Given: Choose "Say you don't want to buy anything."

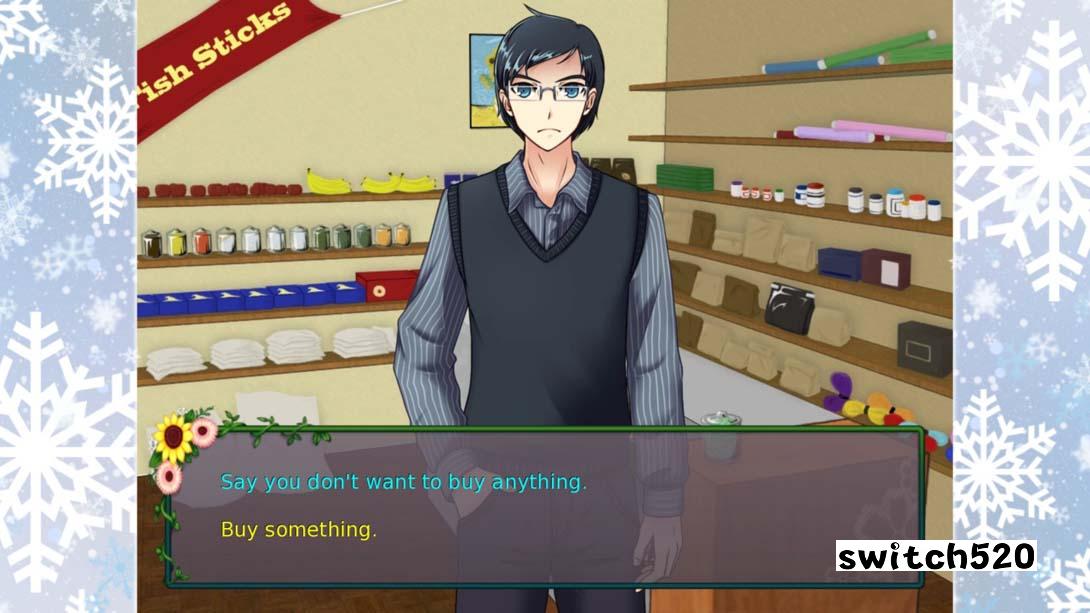Looking at the screenshot, I should [403, 482].
